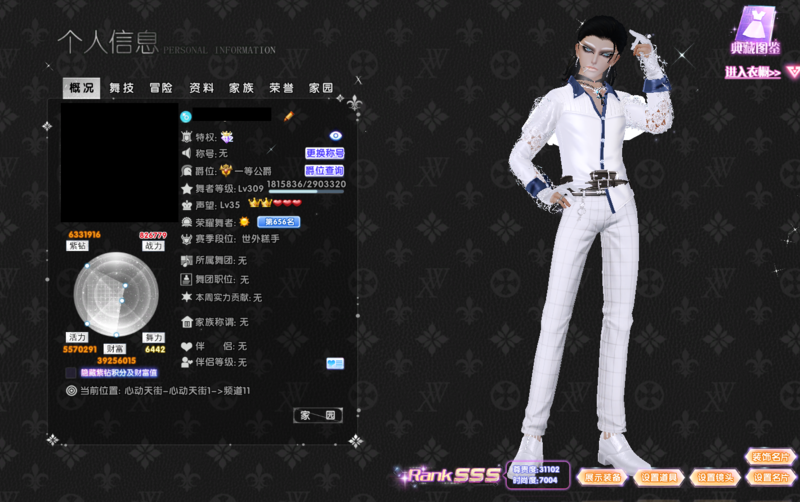The image size is (800, 502).
Task: Switch to the 舞技 tab
Action: (x=122, y=88)
